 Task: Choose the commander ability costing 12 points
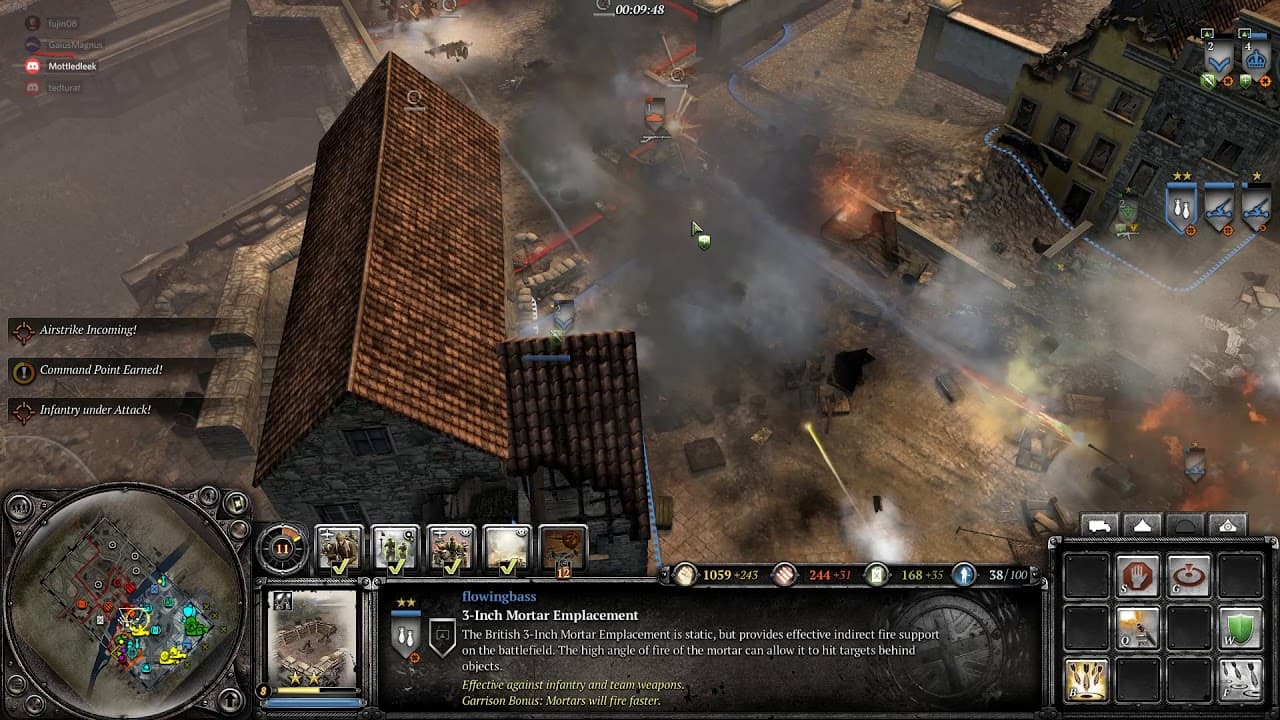[563, 548]
